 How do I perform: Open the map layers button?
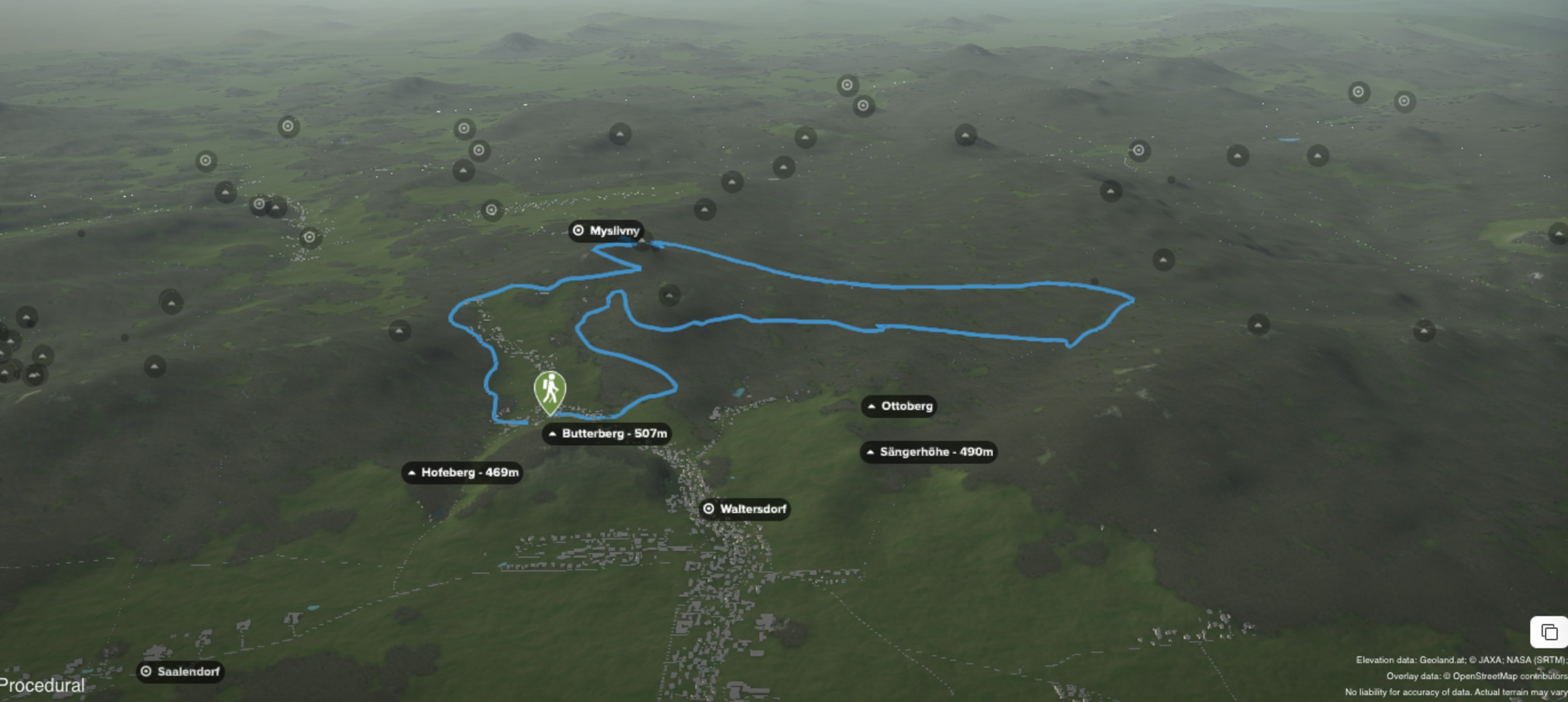pyautogui.click(x=1549, y=632)
